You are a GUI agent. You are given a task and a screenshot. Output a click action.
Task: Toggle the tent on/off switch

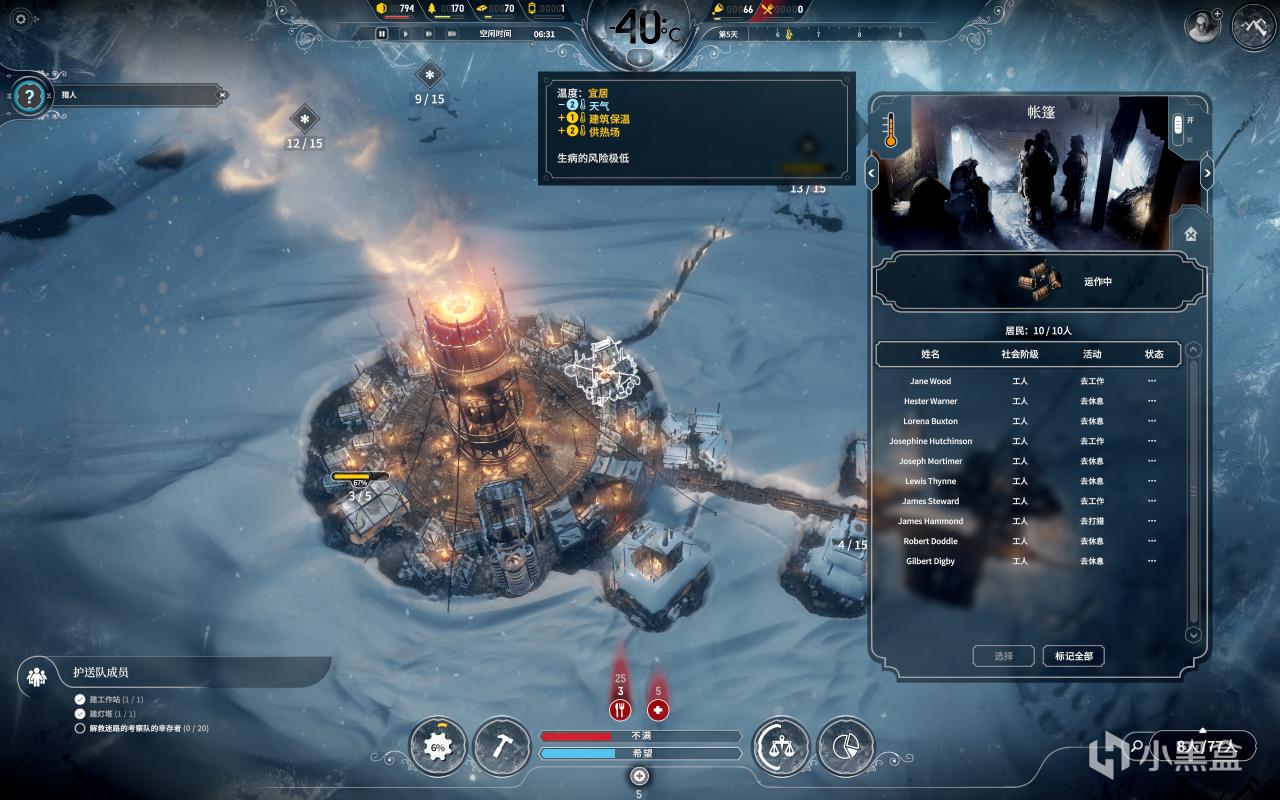1178,125
